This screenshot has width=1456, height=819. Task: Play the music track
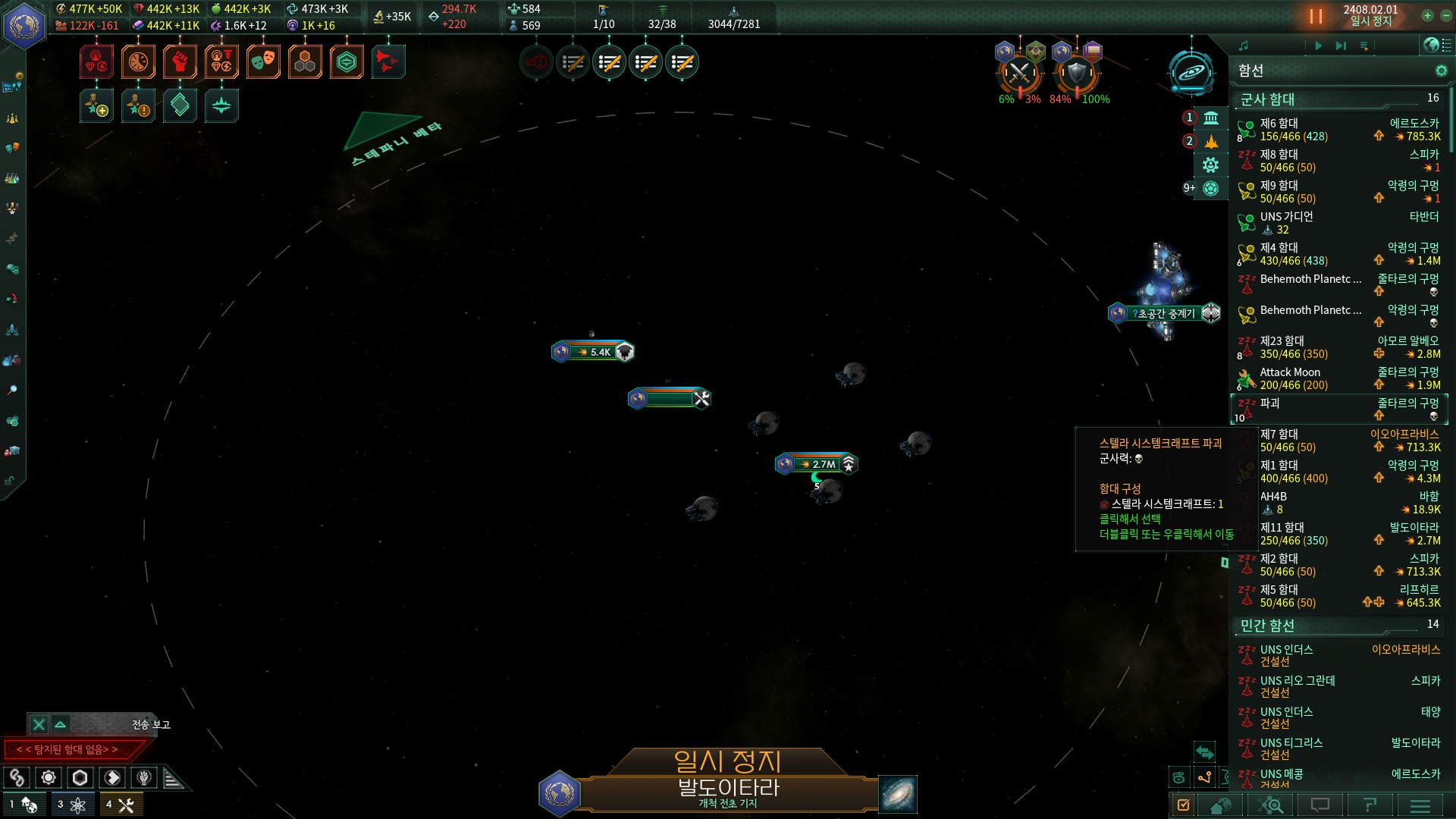click(x=1318, y=46)
